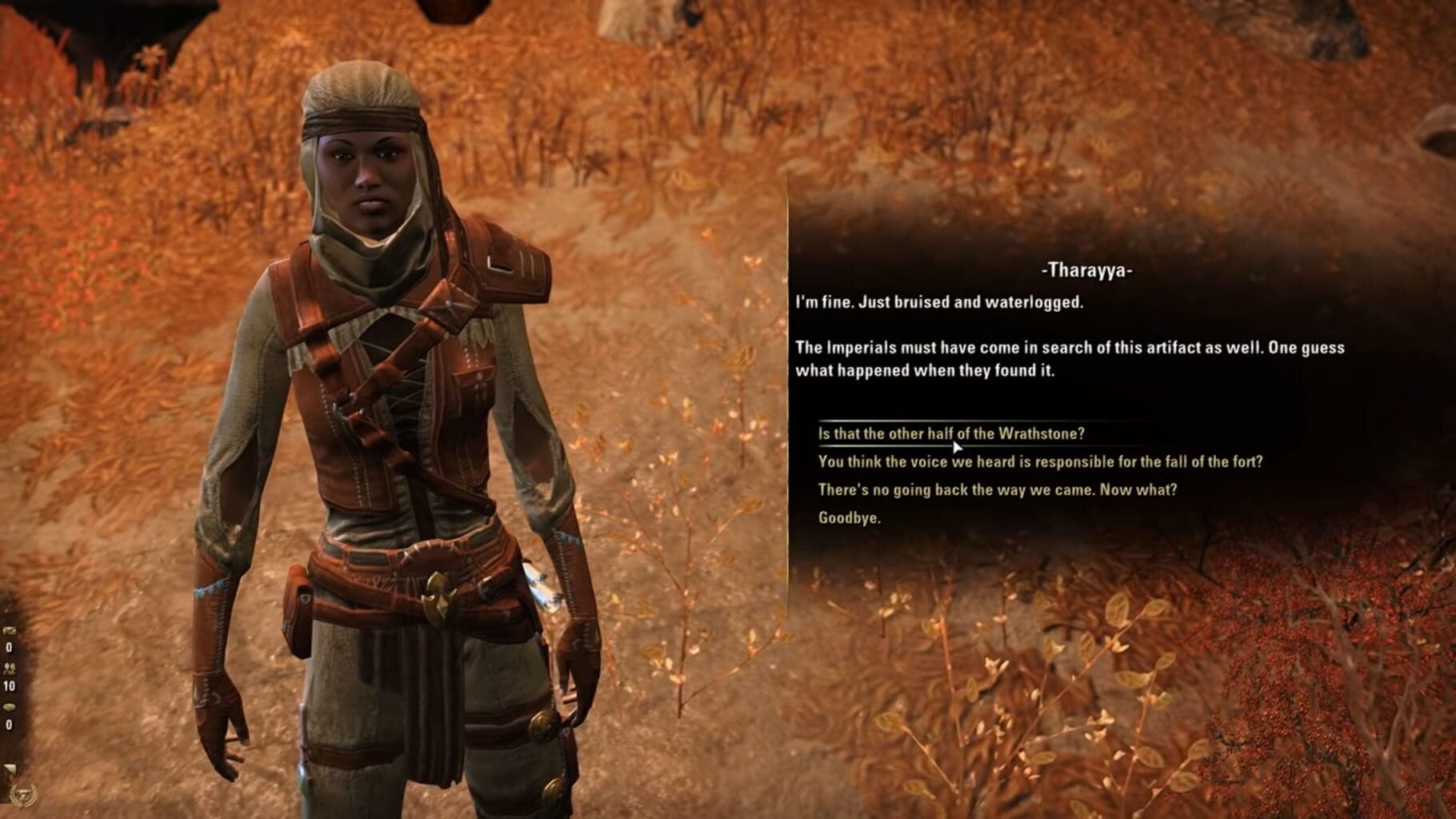
Task: Select Goodbye to end the conversation
Action: click(x=848, y=517)
